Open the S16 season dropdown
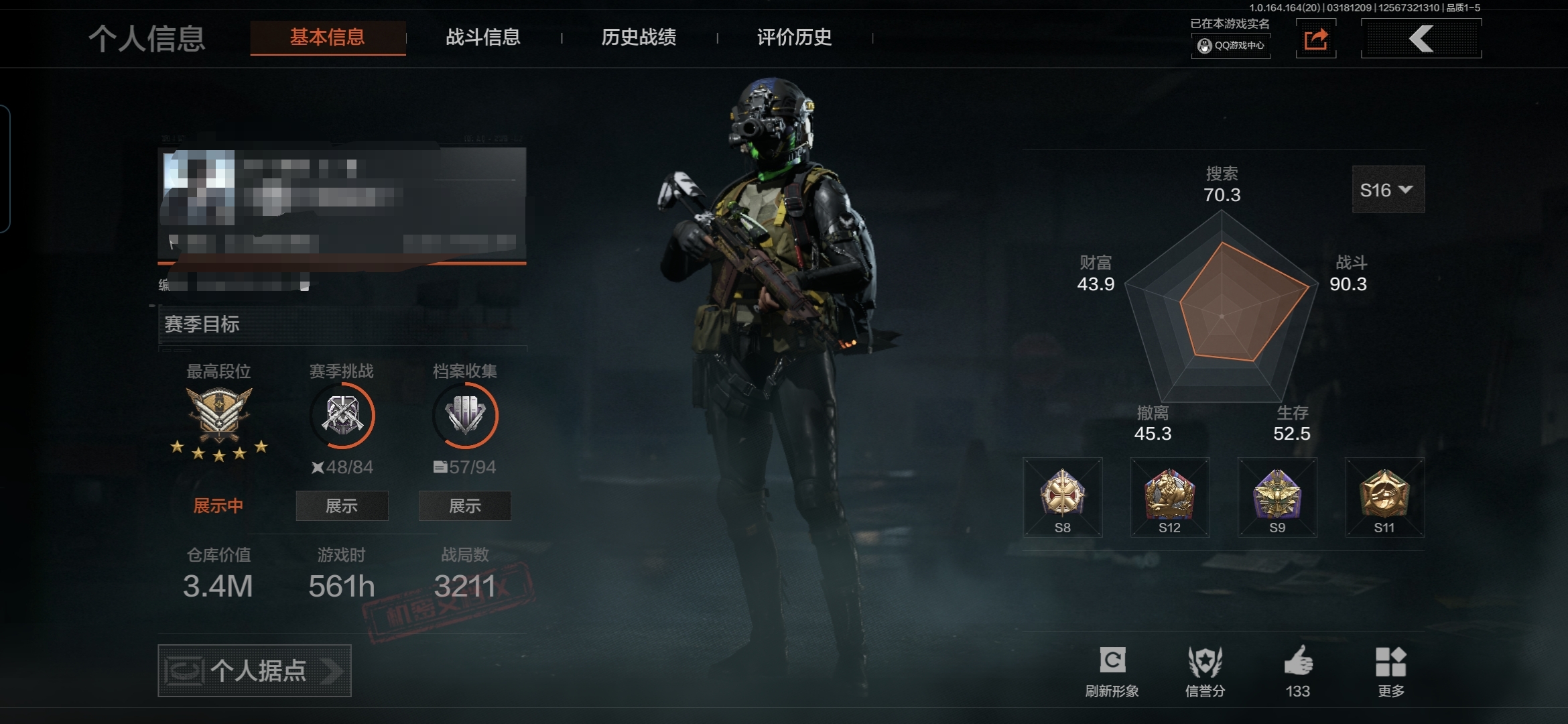Screen dimensions: 1568x724 (1388, 190)
